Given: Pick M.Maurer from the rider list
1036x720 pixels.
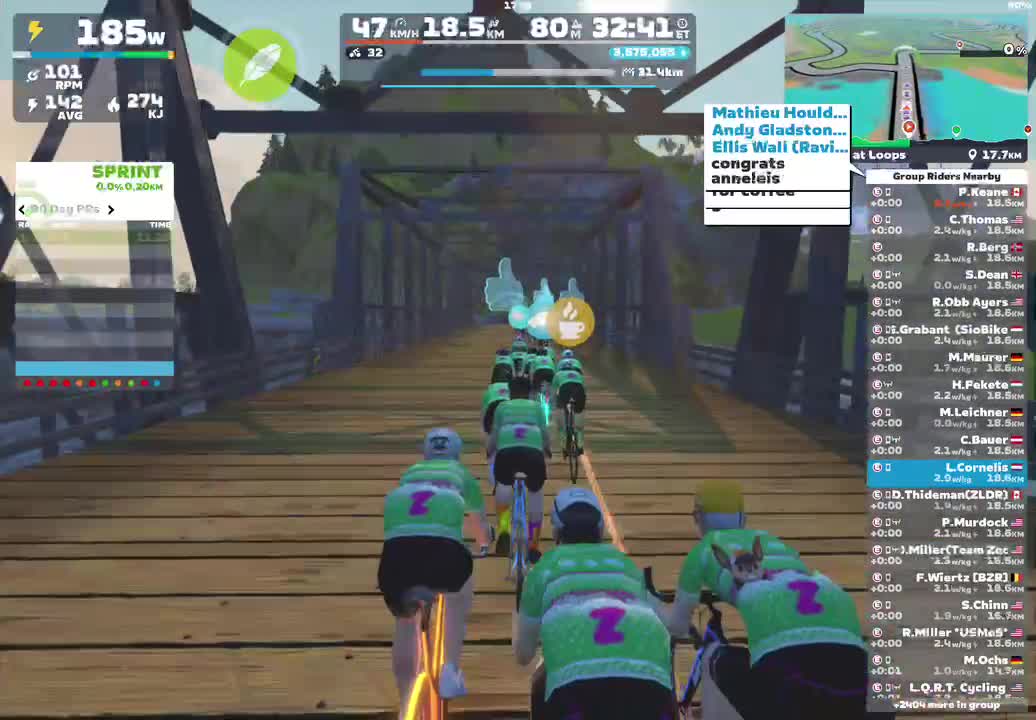Looking at the screenshot, I should coord(946,362).
